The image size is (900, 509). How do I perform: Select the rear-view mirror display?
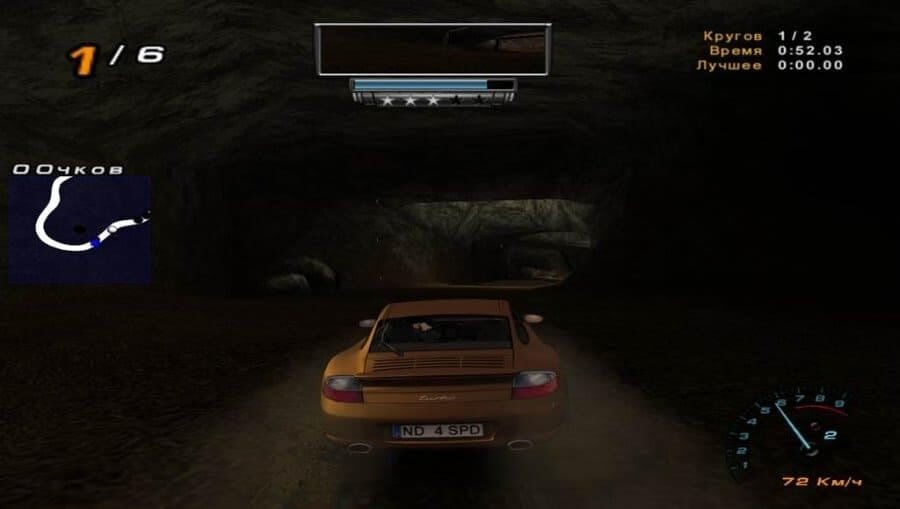click(x=431, y=49)
